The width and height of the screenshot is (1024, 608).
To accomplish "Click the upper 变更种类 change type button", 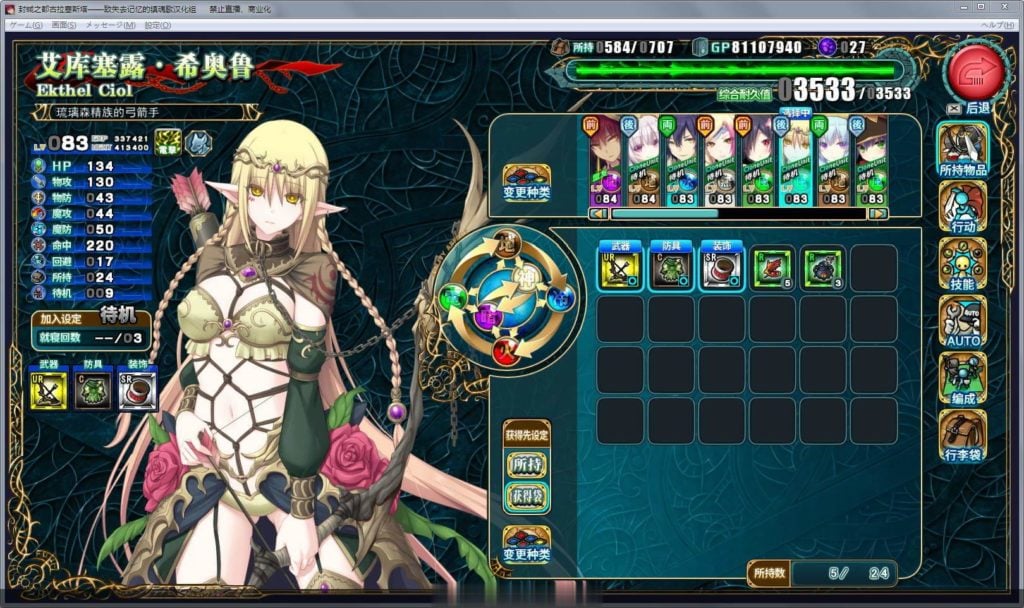I will coord(526,184).
